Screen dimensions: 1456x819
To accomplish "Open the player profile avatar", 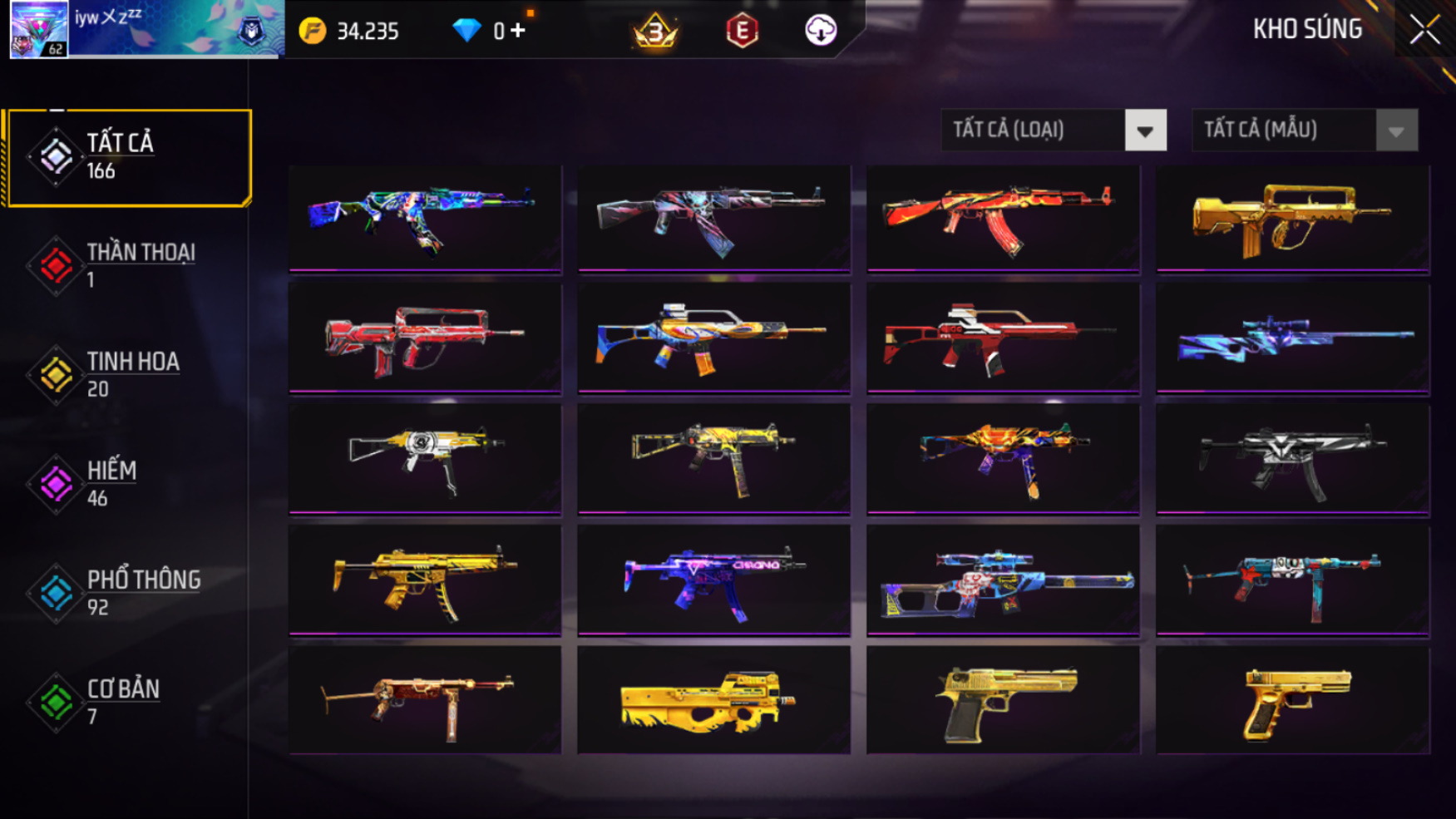I will click(39, 29).
